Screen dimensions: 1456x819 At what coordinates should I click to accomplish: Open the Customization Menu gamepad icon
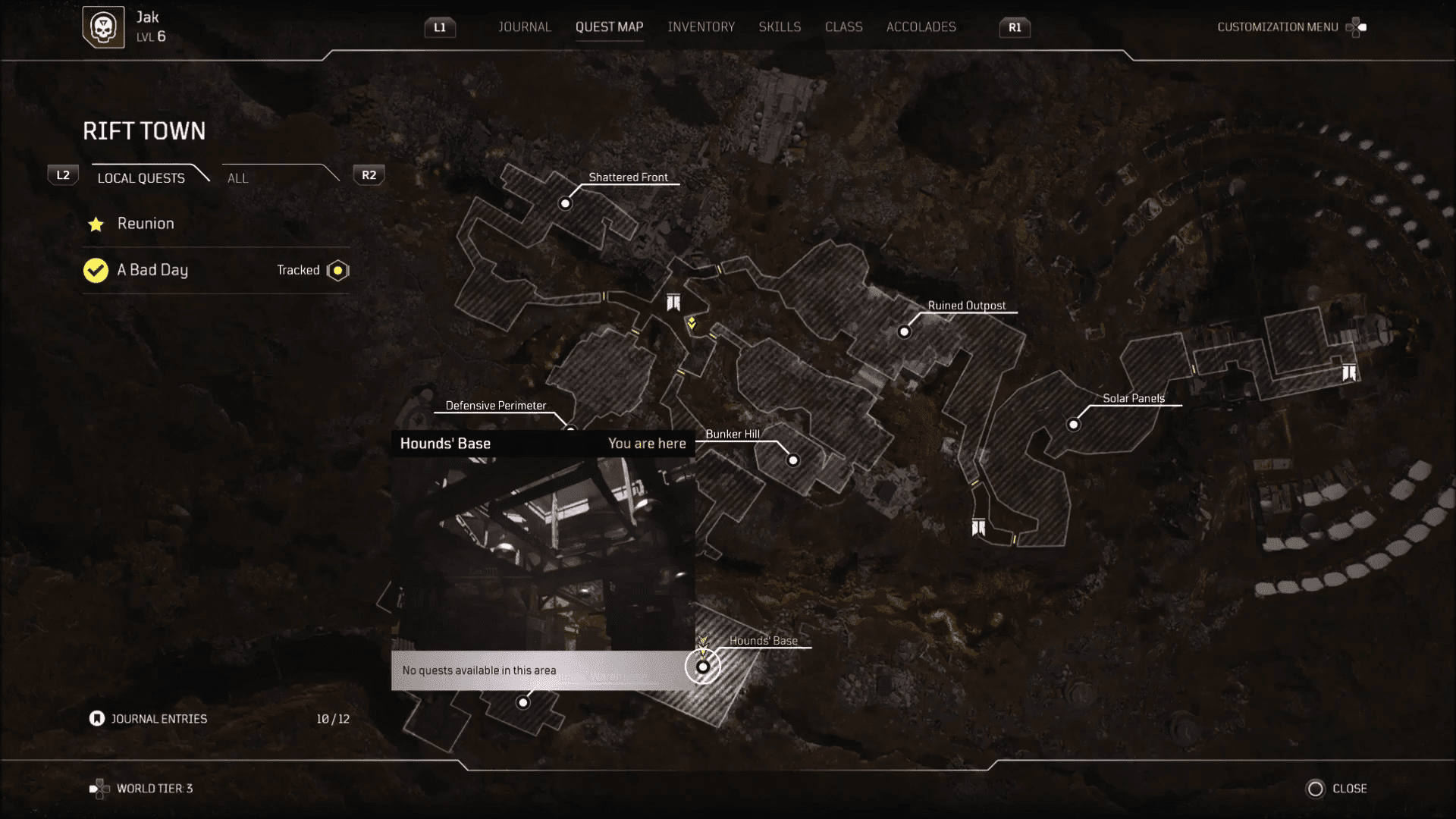(x=1355, y=27)
